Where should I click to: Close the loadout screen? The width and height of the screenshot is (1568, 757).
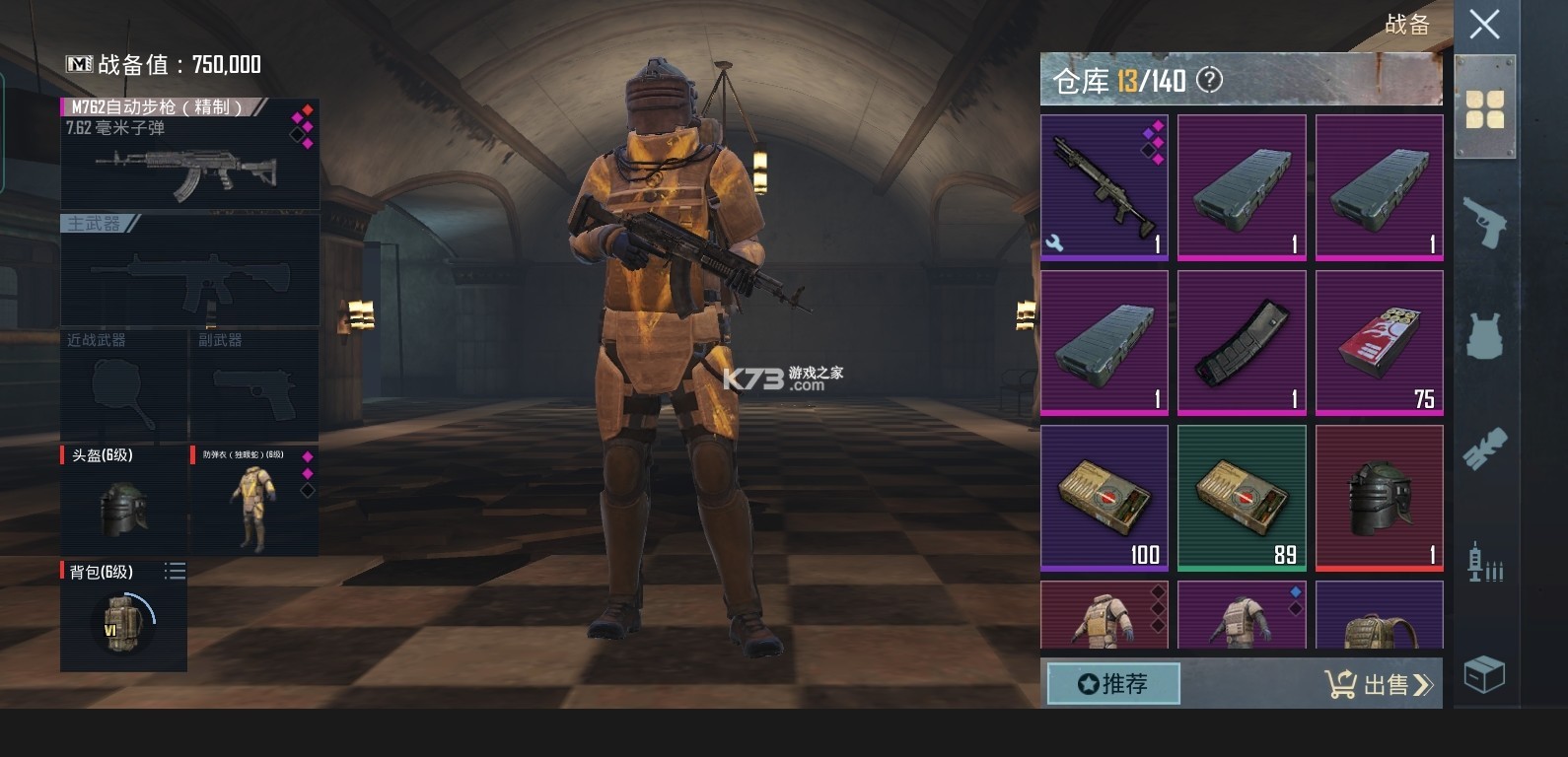pyautogui.click(x=1484, y=25)
